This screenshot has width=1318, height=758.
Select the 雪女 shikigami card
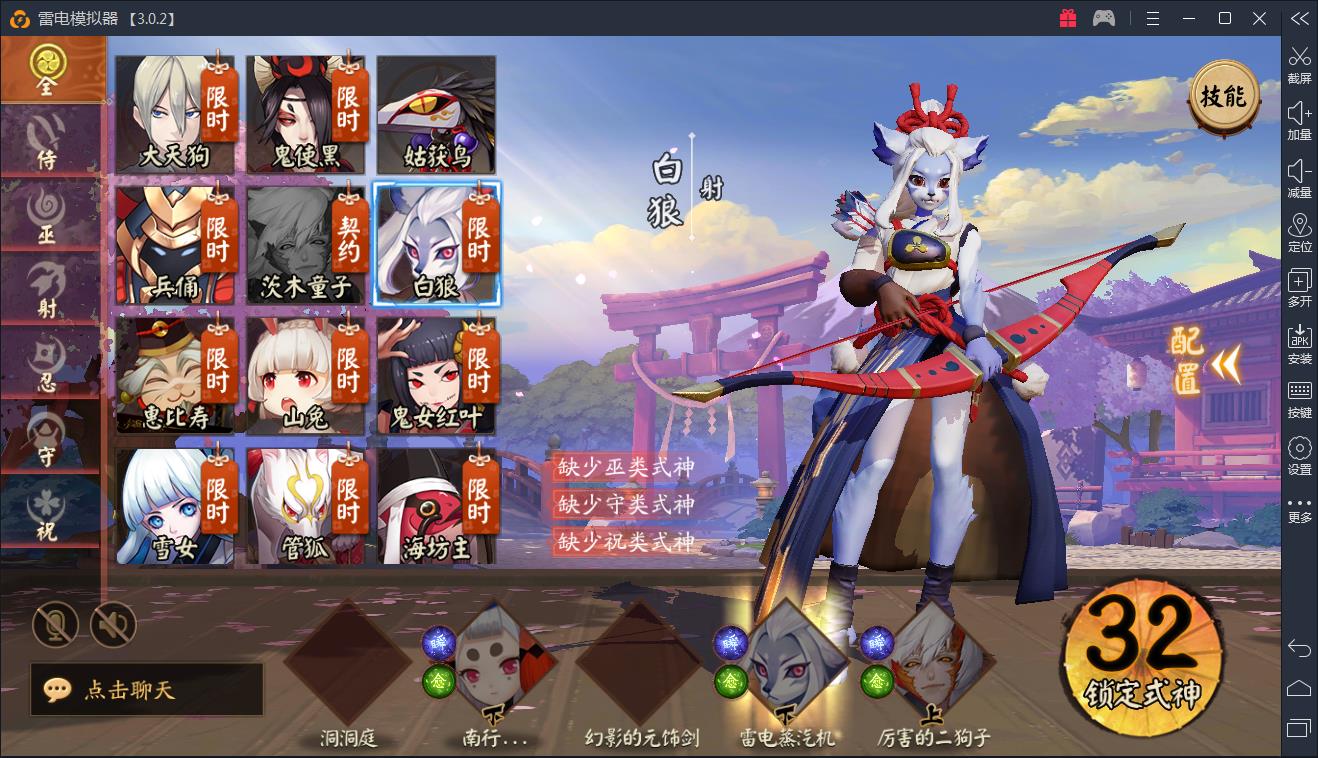click(175, 506)
